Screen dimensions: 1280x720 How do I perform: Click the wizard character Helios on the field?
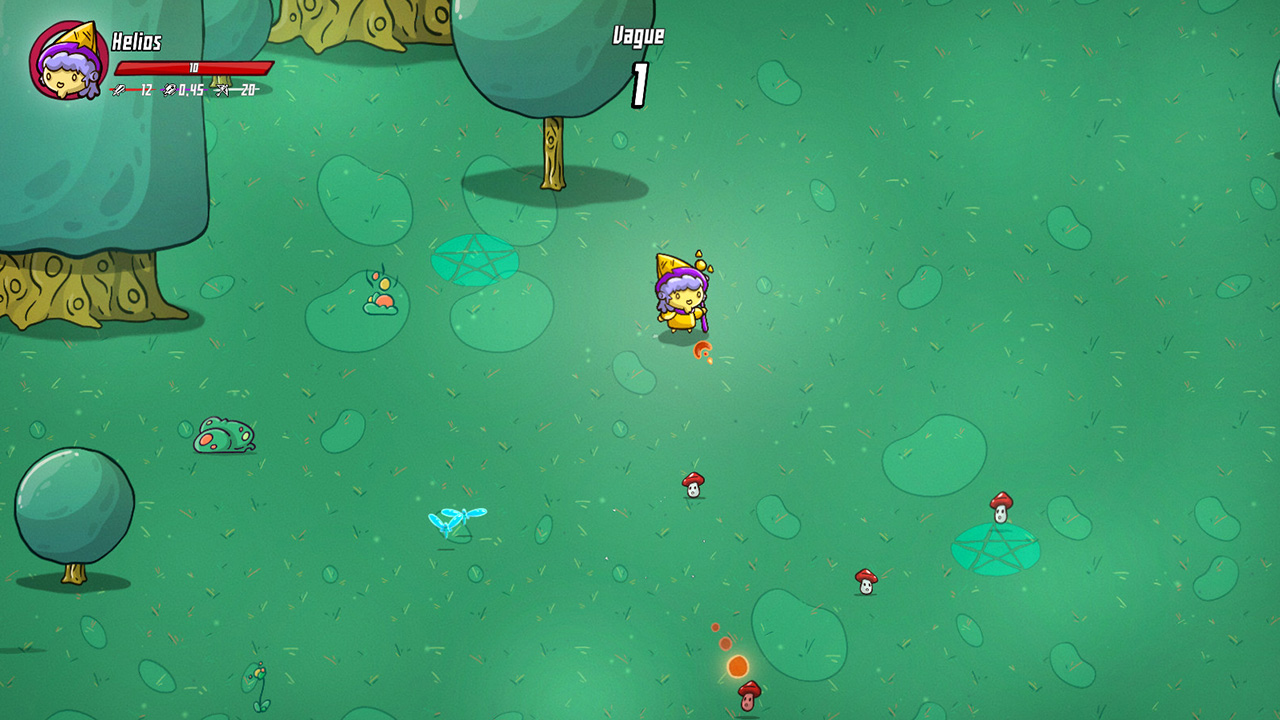coord(682,295)
